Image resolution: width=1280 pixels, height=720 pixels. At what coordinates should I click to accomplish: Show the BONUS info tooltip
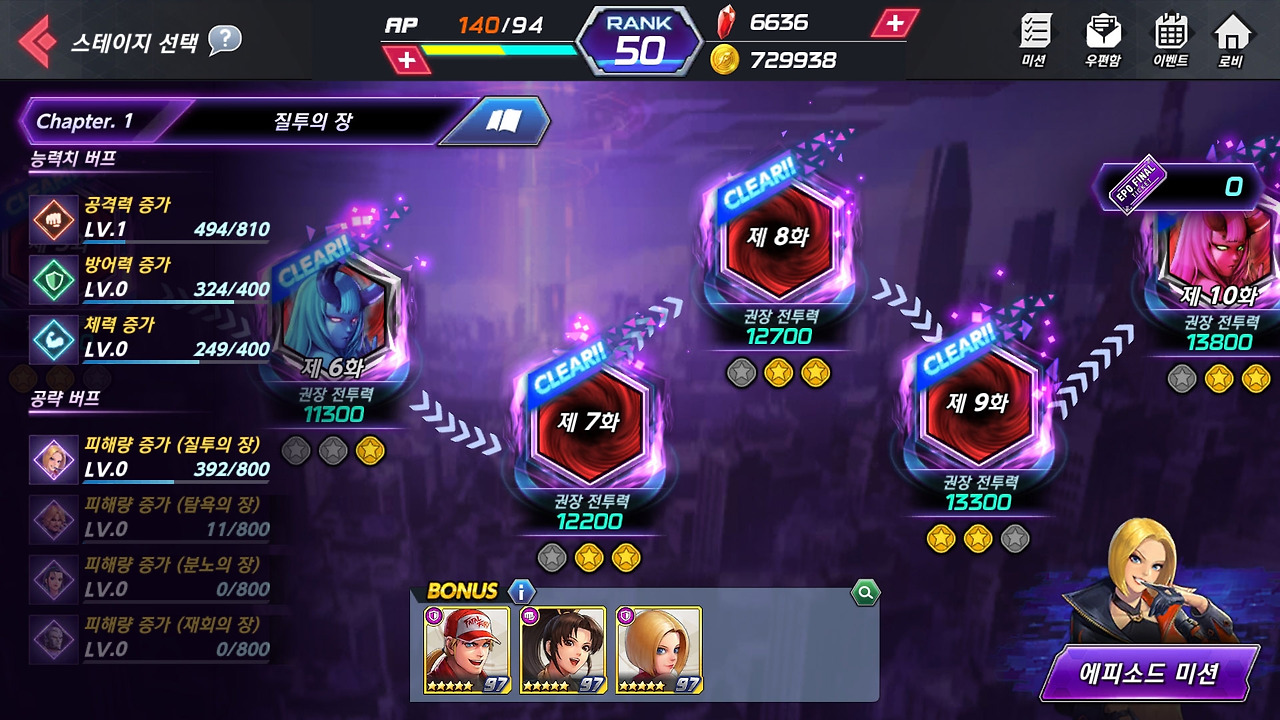pyautogui.click(x=521, y=592)
